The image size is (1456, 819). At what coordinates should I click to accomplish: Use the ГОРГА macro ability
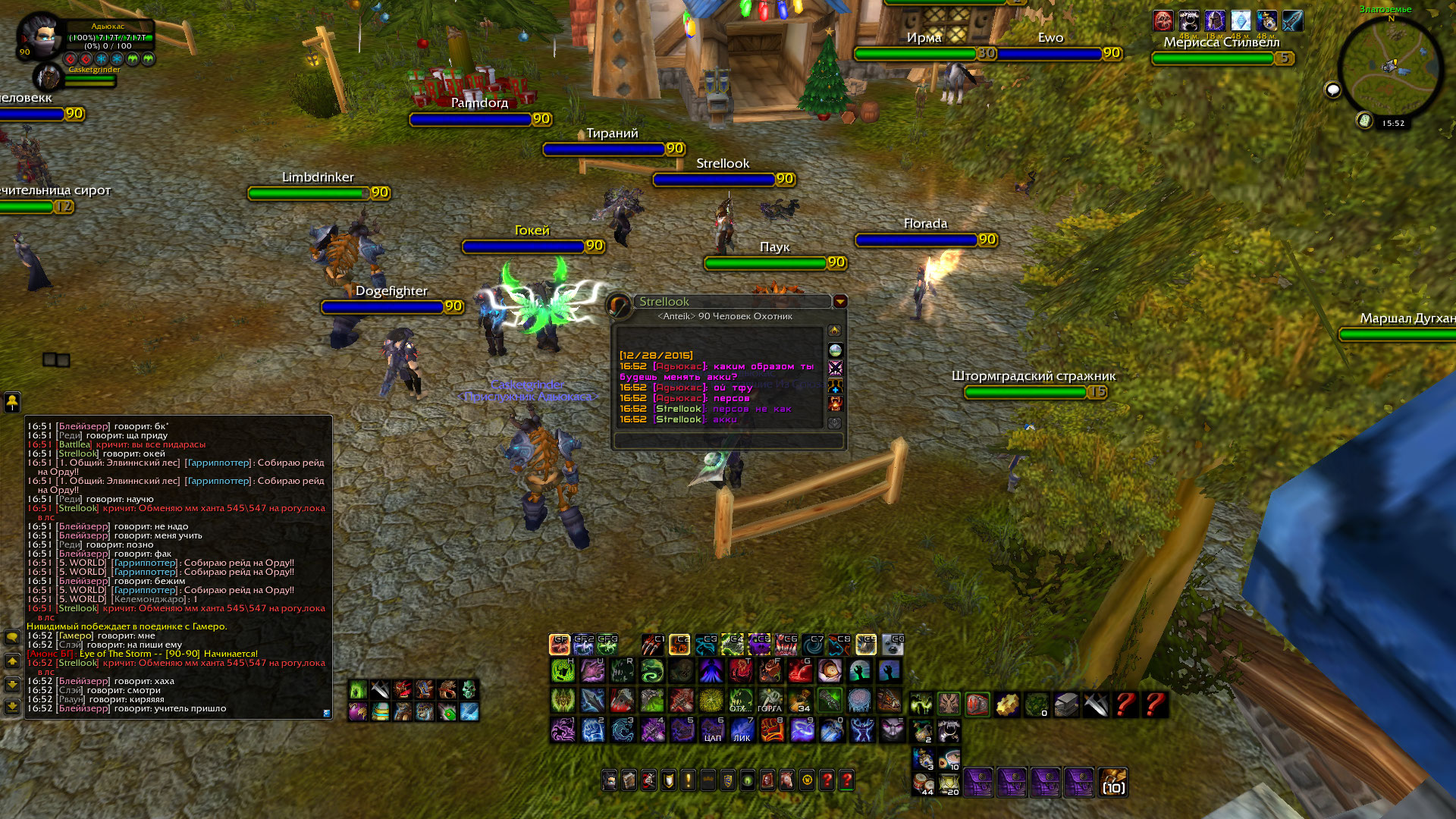770,700
